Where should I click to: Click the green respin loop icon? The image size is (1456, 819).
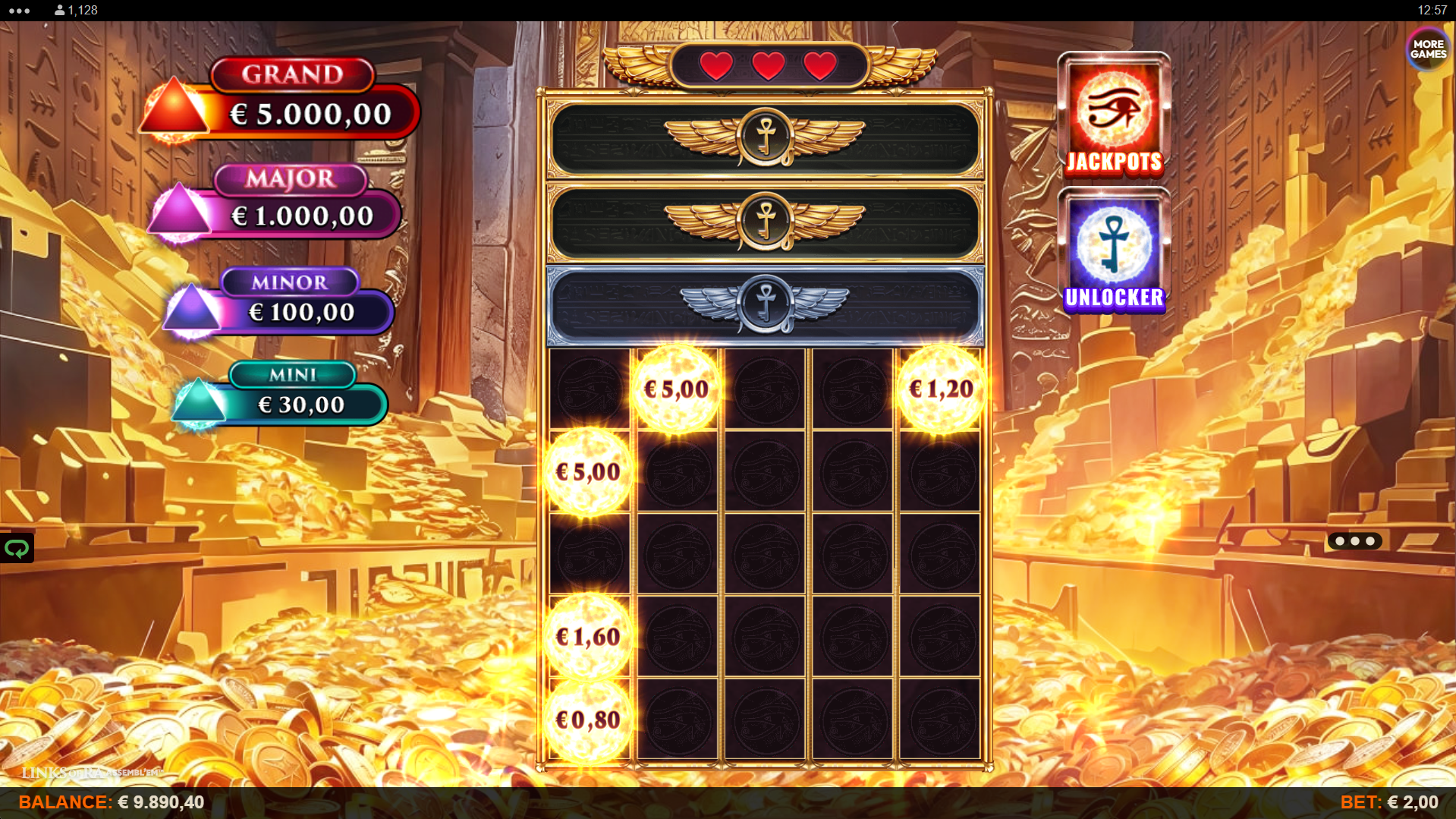pyautogui.click(x=17, y=547)
